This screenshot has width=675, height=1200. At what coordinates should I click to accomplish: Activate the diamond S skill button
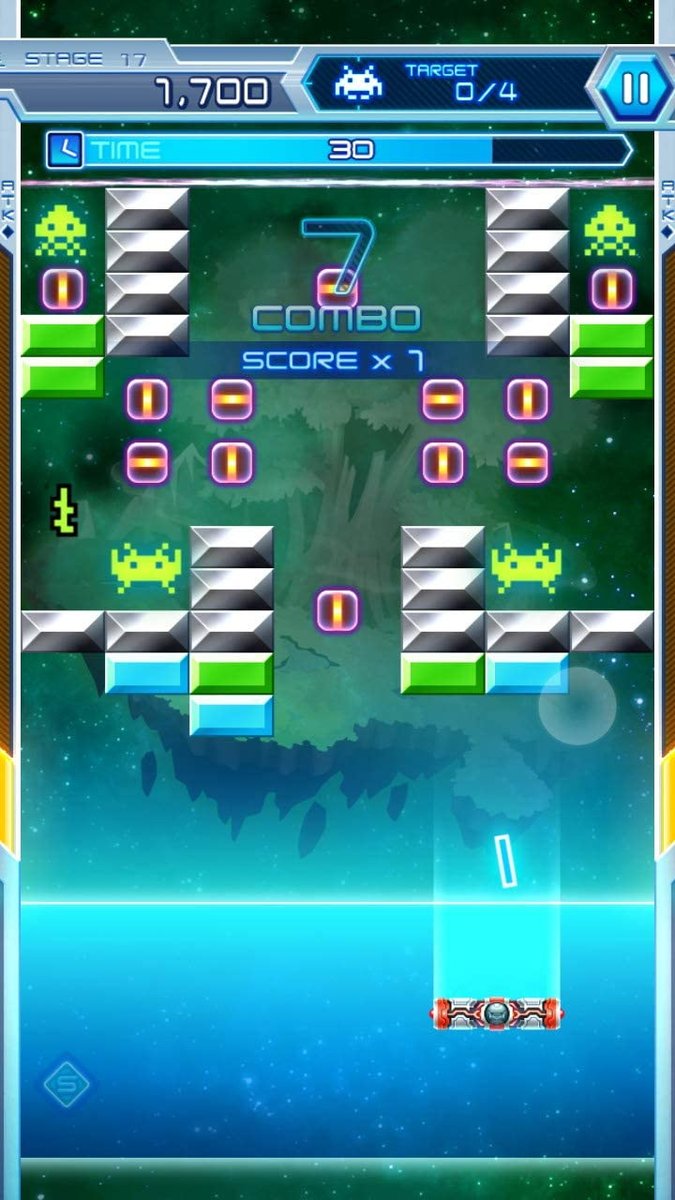67,1083
